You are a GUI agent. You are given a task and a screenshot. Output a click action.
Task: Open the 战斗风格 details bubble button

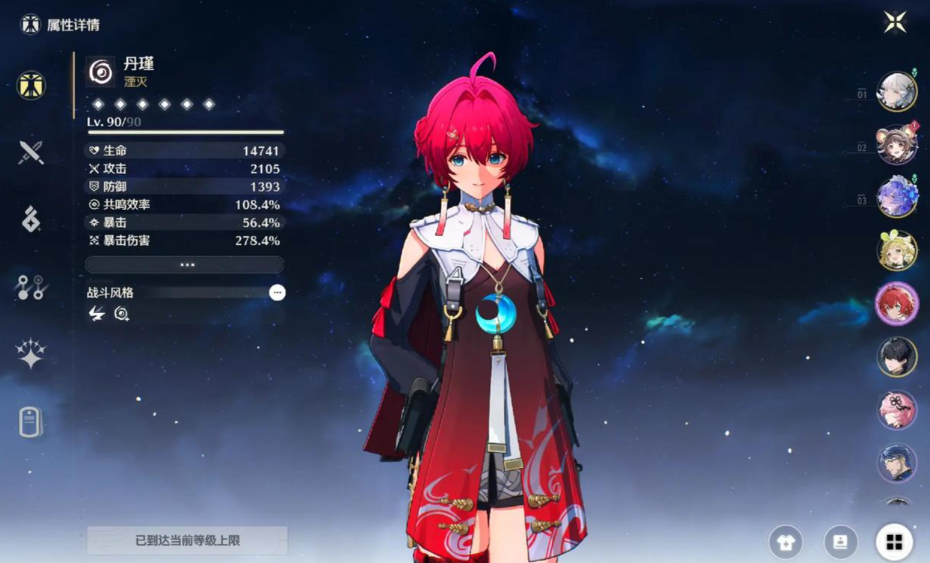277,292
